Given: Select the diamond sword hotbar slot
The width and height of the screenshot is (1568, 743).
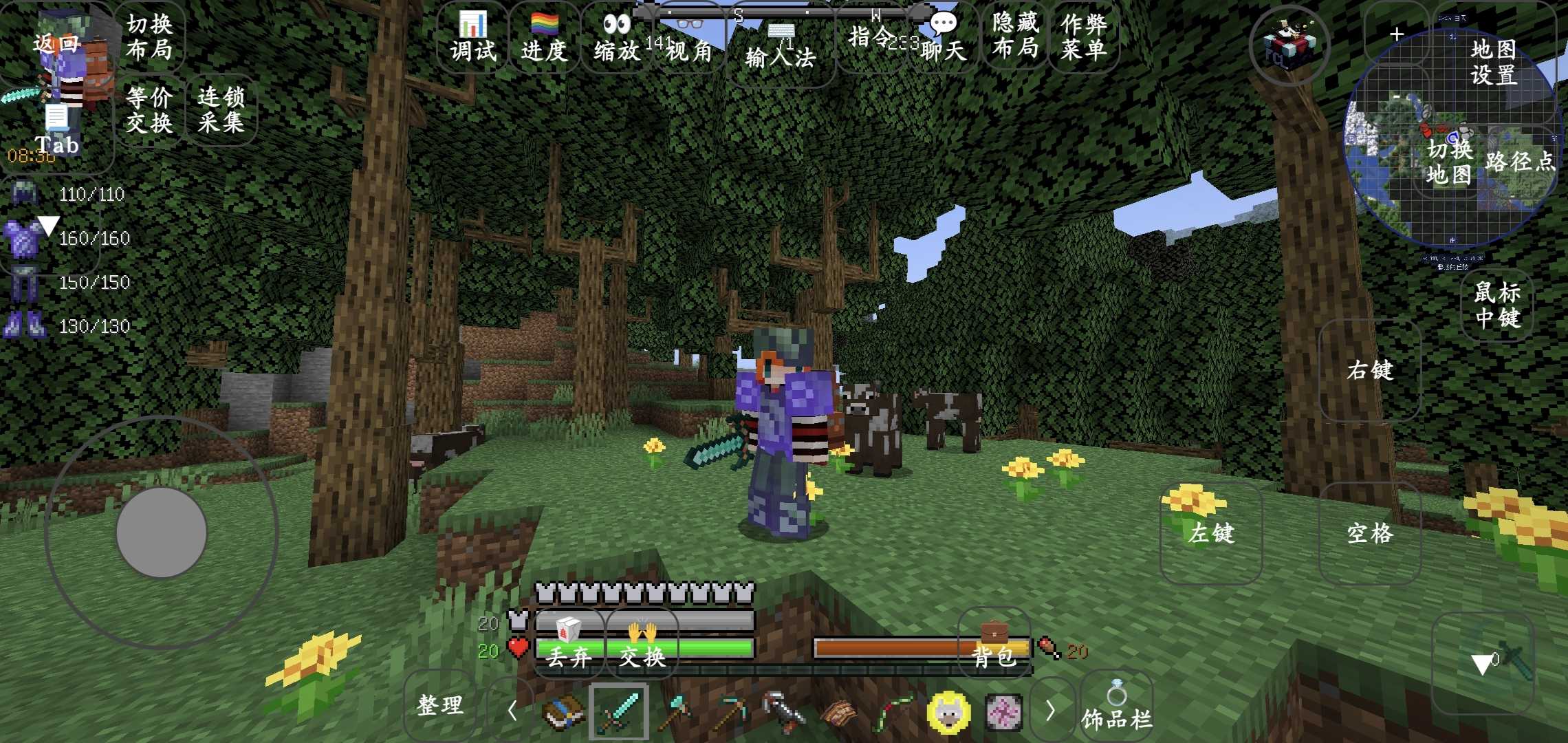Looking at the screenshot, I should tap(618, 711).
